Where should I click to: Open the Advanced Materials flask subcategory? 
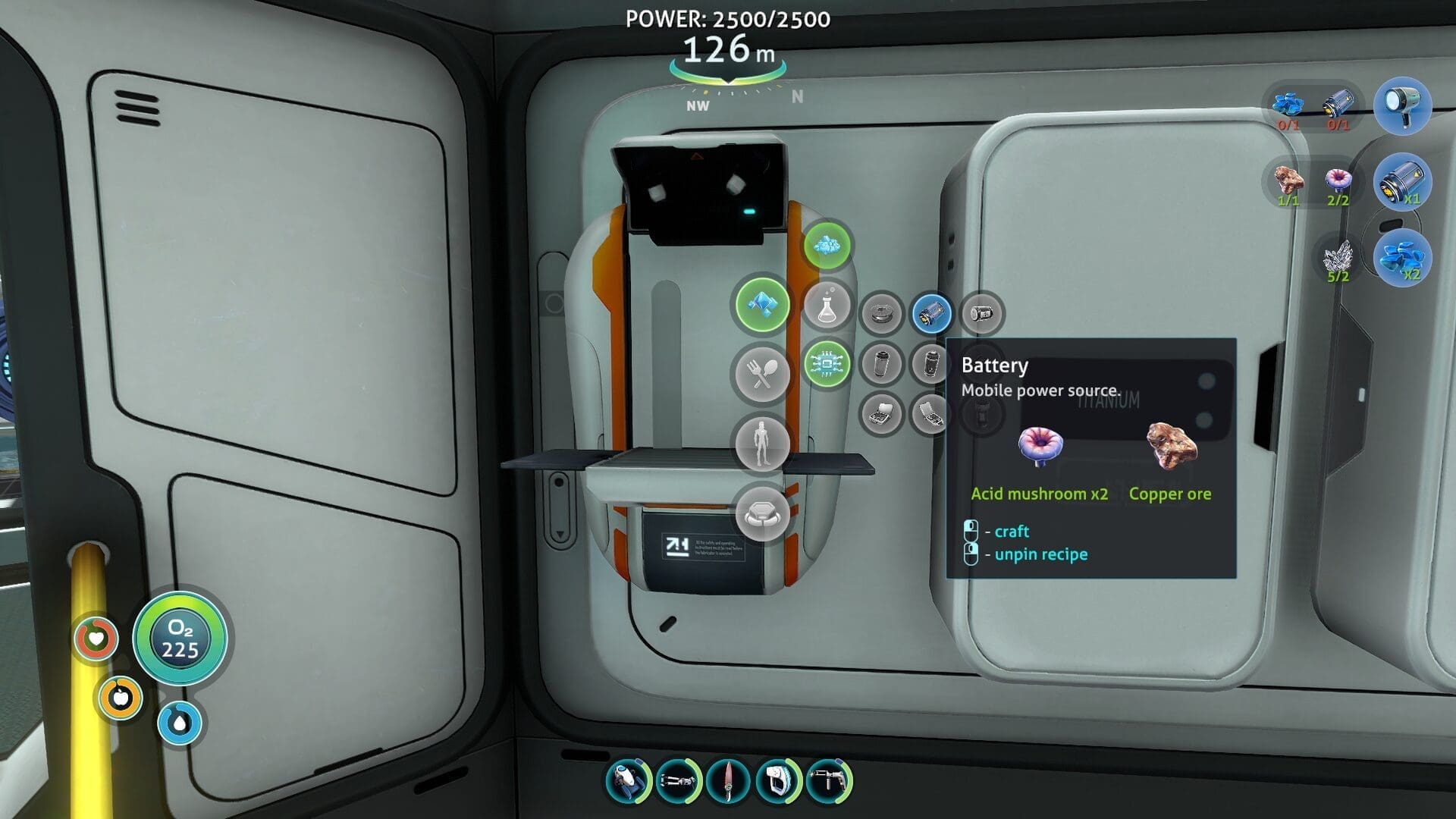827,306
